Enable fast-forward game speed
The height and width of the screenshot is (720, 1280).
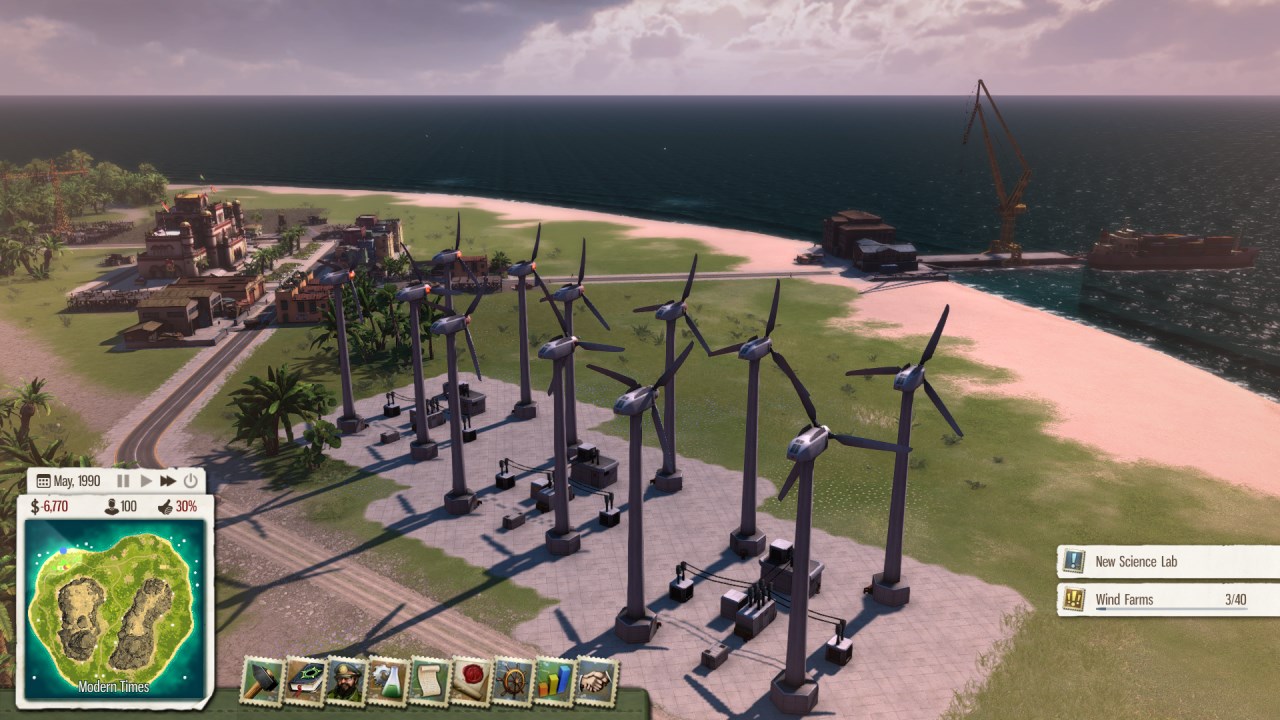click(x=168, y=480)
